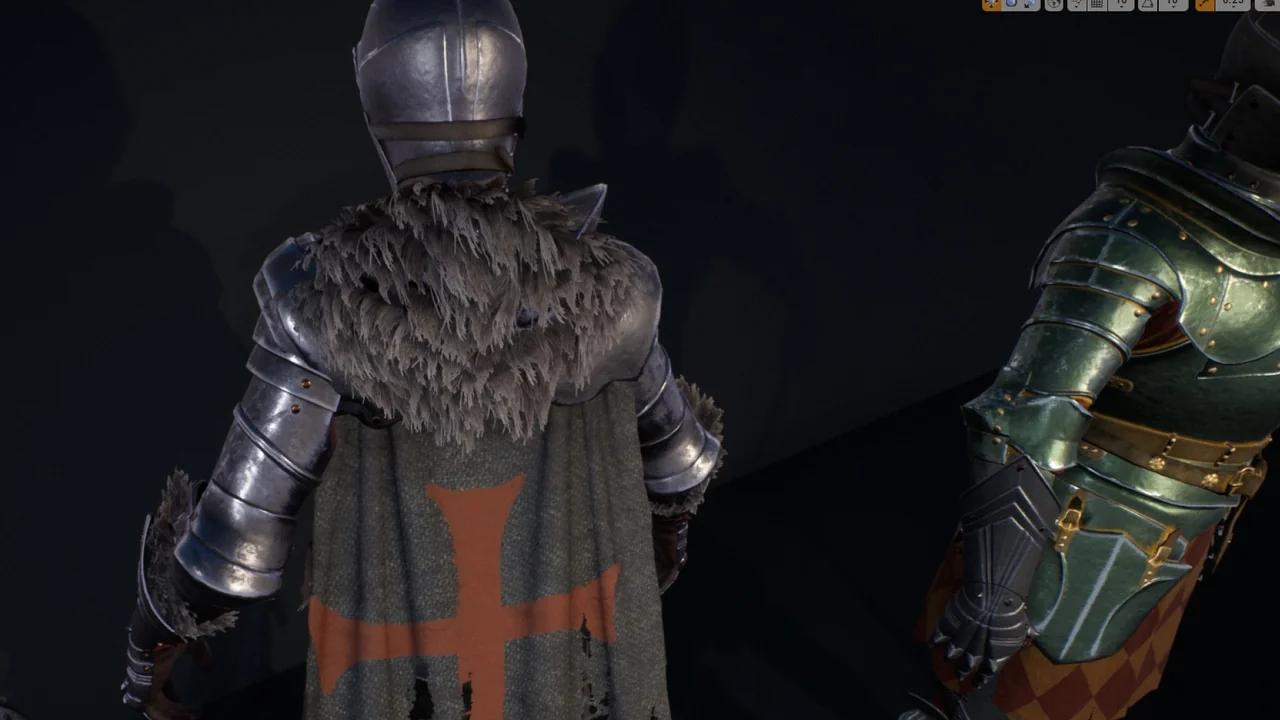Click the grid snapping grid icon
This screenshot has width=1280, height=720.
coord(1095,5)
